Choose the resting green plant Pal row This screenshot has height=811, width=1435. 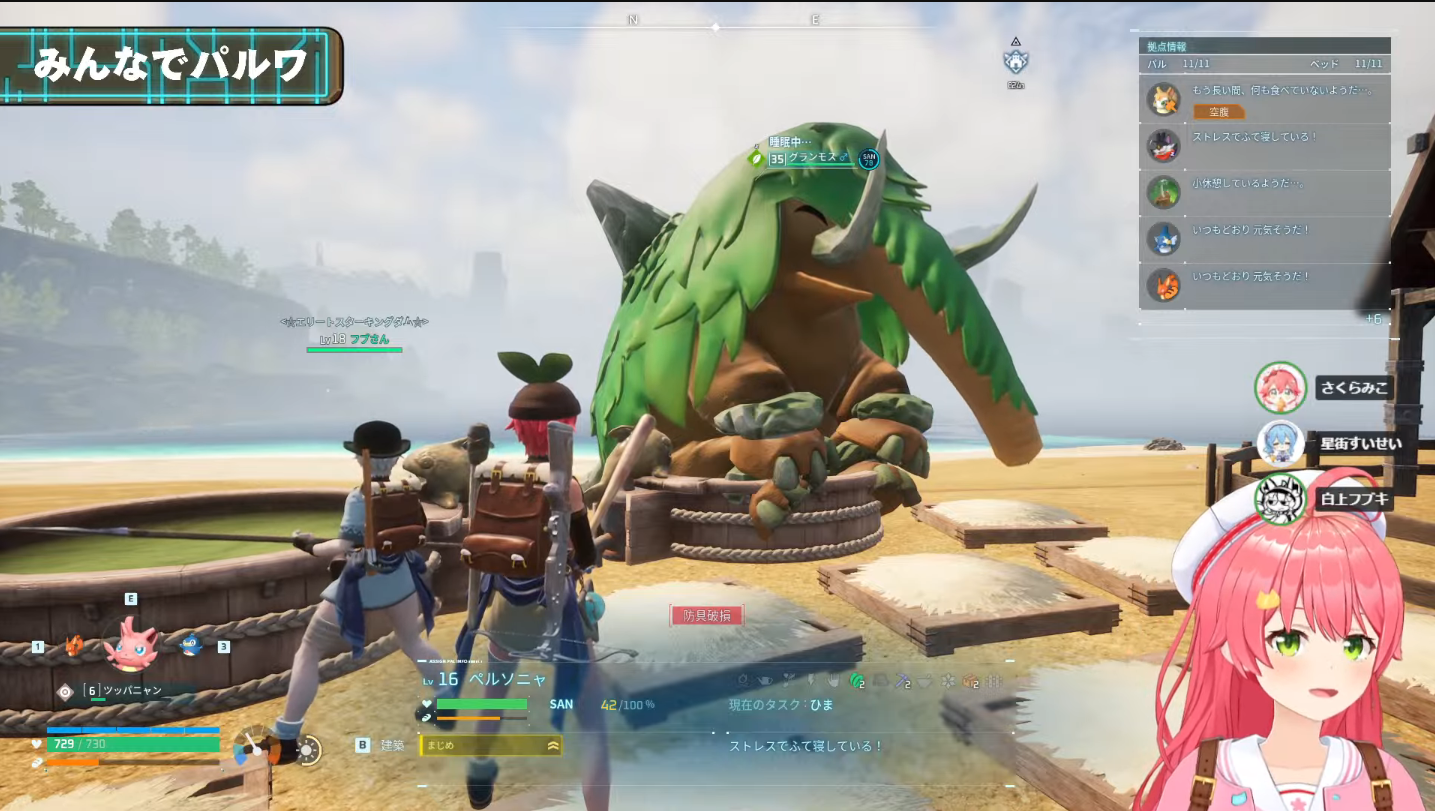click(1264, 192)
